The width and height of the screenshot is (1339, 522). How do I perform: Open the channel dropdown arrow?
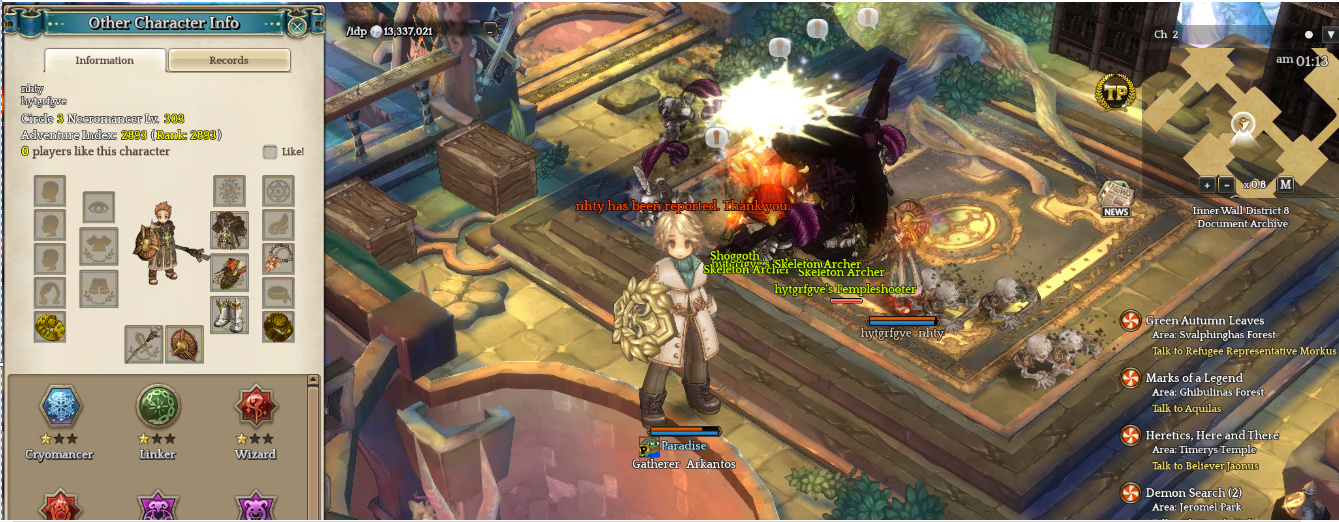pos(1329,34)
